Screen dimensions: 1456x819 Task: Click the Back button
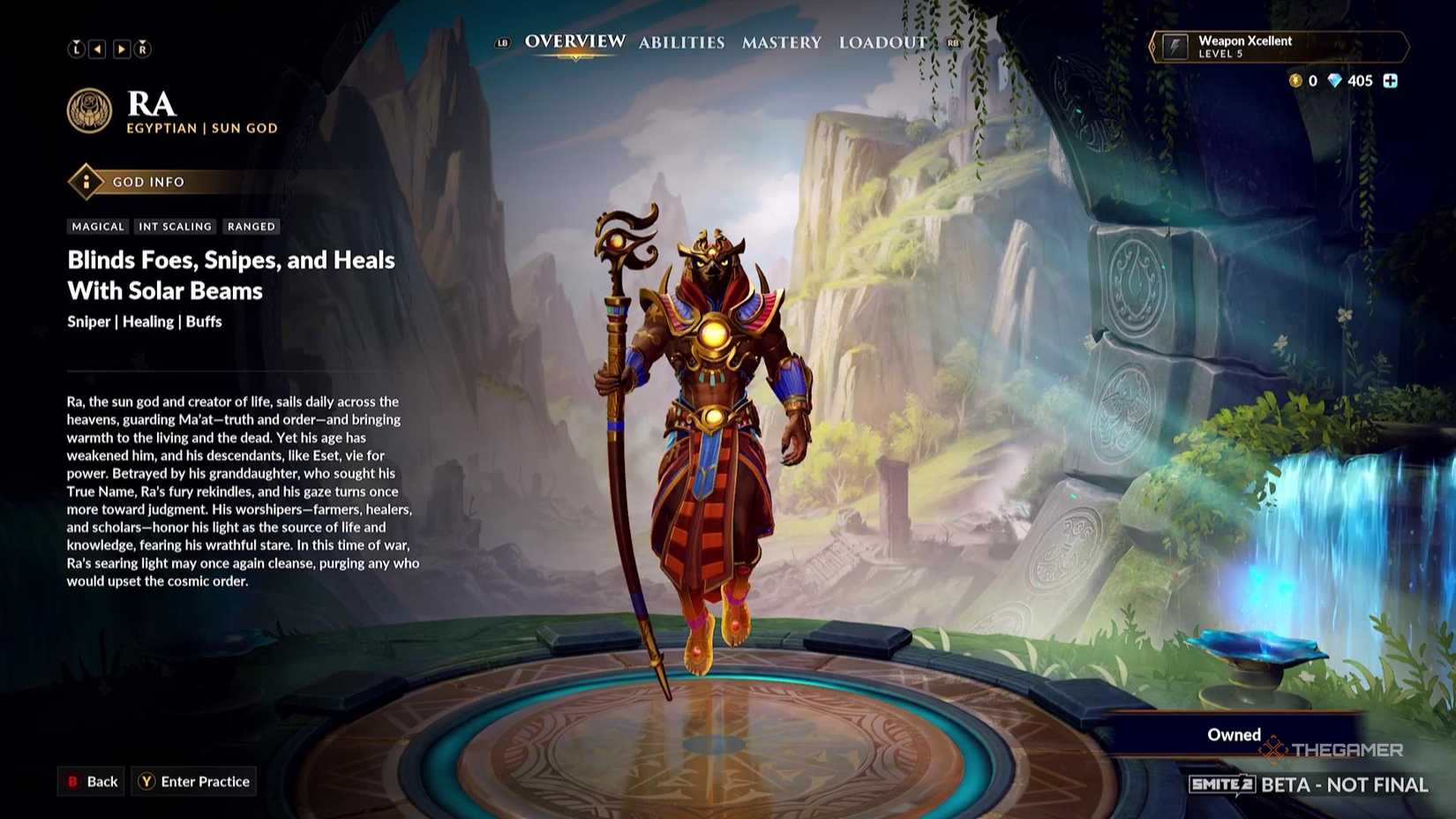(91, 781)
